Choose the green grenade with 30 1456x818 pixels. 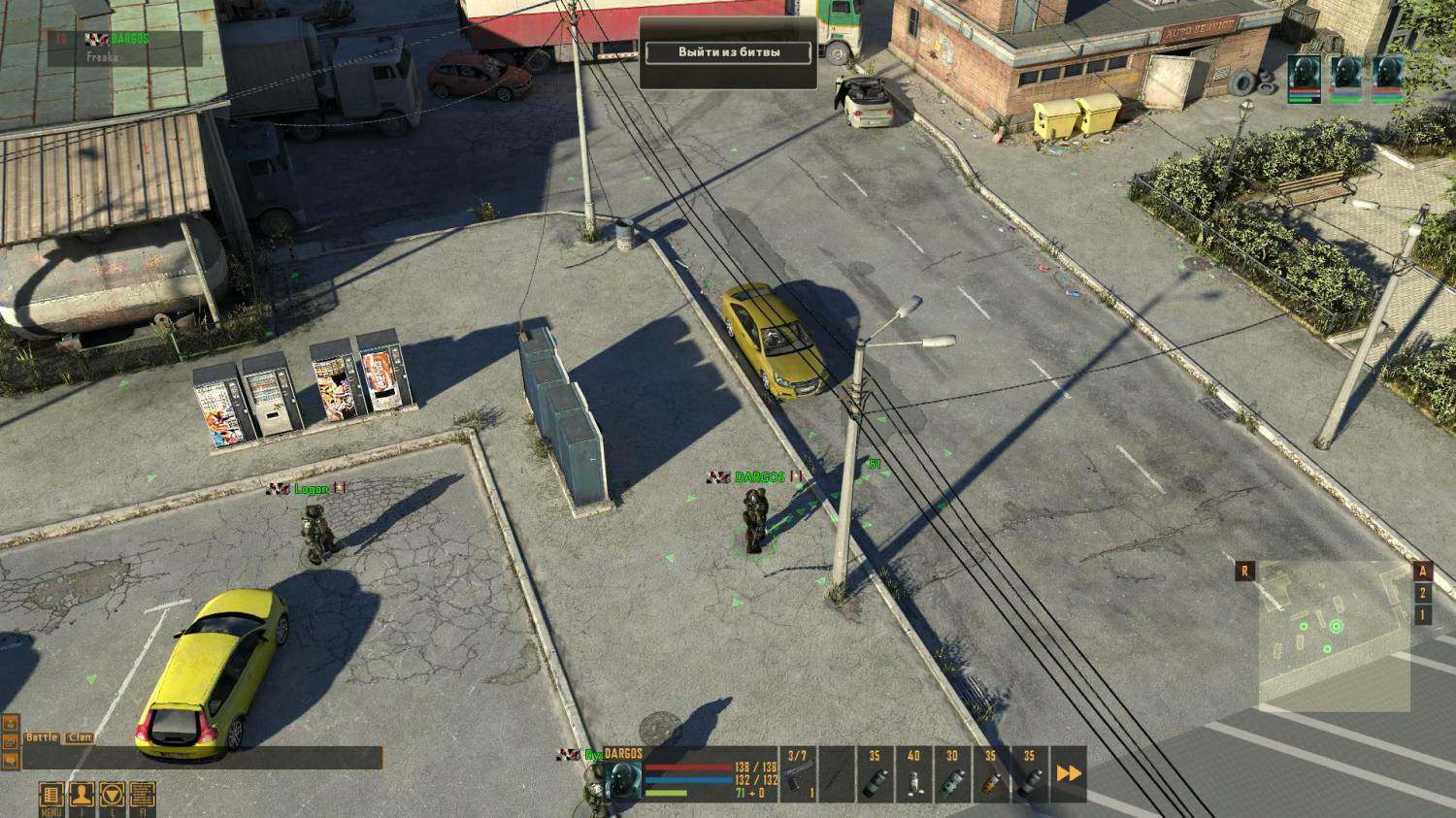[952, 775]
